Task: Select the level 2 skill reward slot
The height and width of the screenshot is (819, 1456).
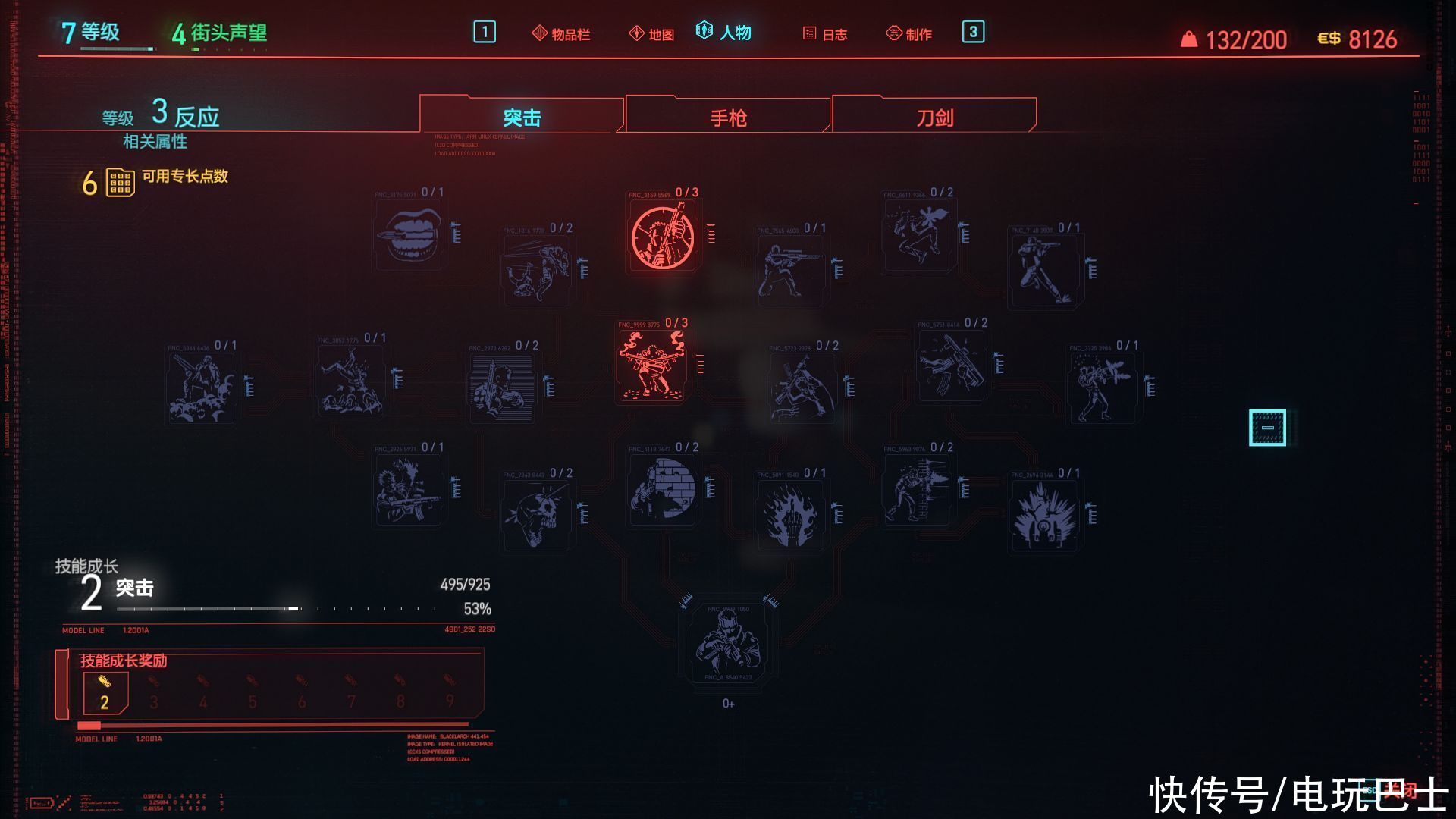Action: (105, 693)
